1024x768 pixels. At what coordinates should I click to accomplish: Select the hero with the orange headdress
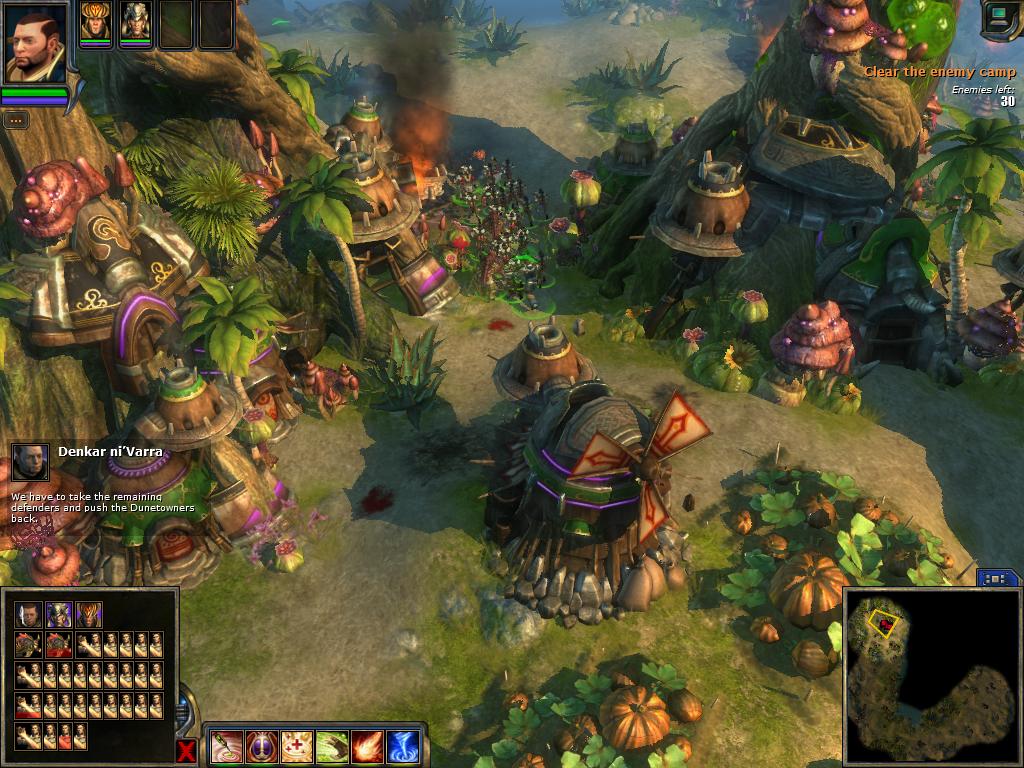click(x=96, y=24)
